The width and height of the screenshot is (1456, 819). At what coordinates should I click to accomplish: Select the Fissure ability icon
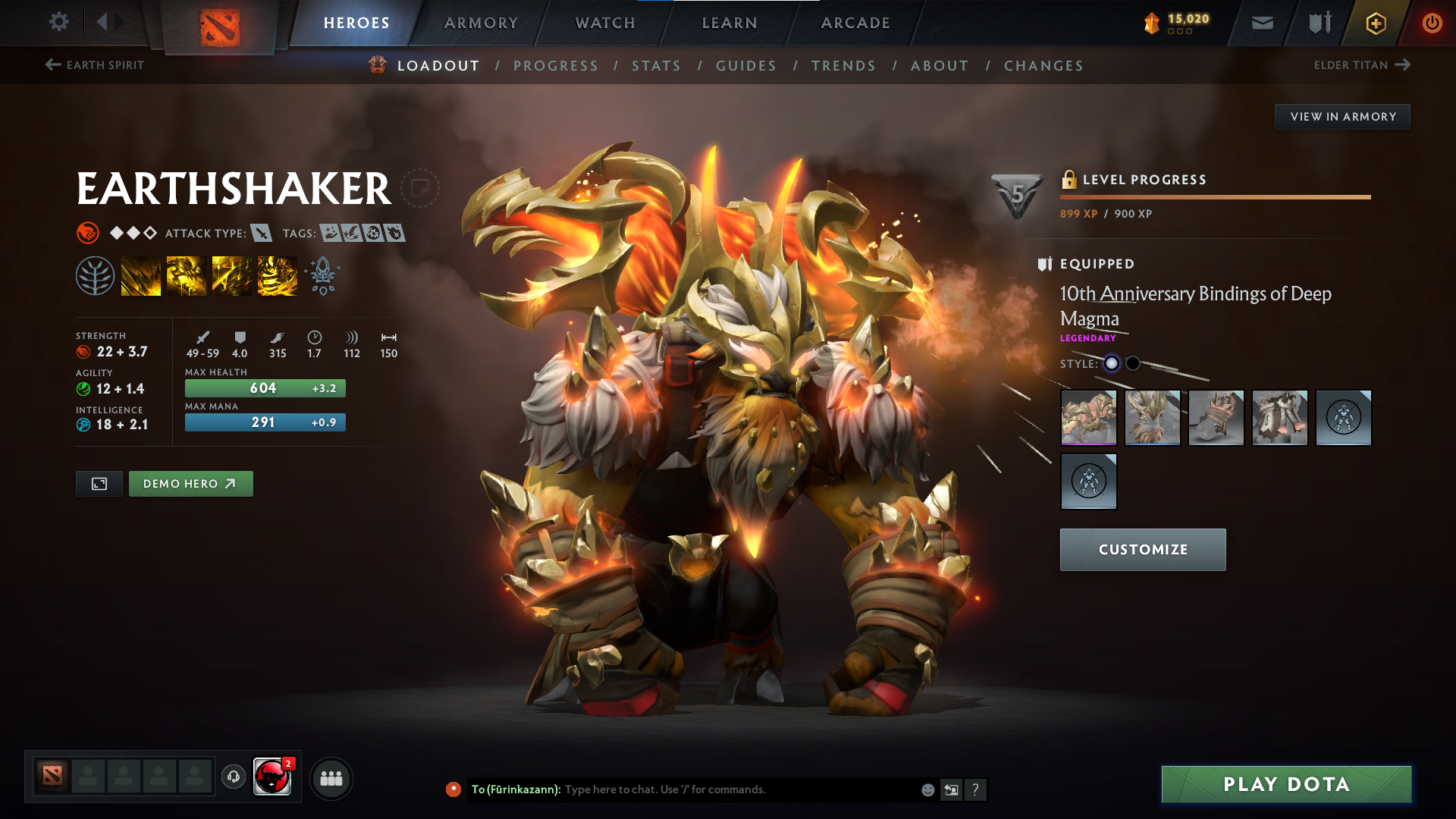pyautogui.click(x=141, y=275)
